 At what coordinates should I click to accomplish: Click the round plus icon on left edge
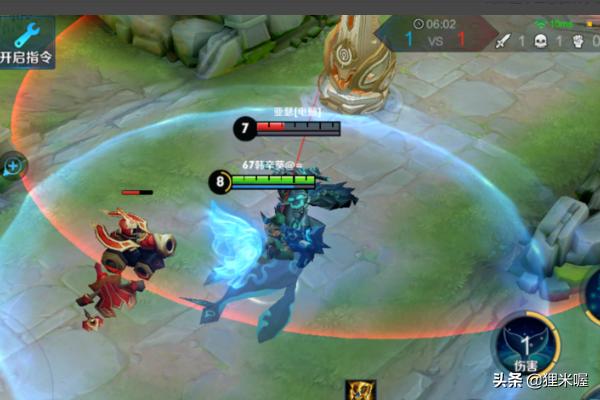coord(12,166)
